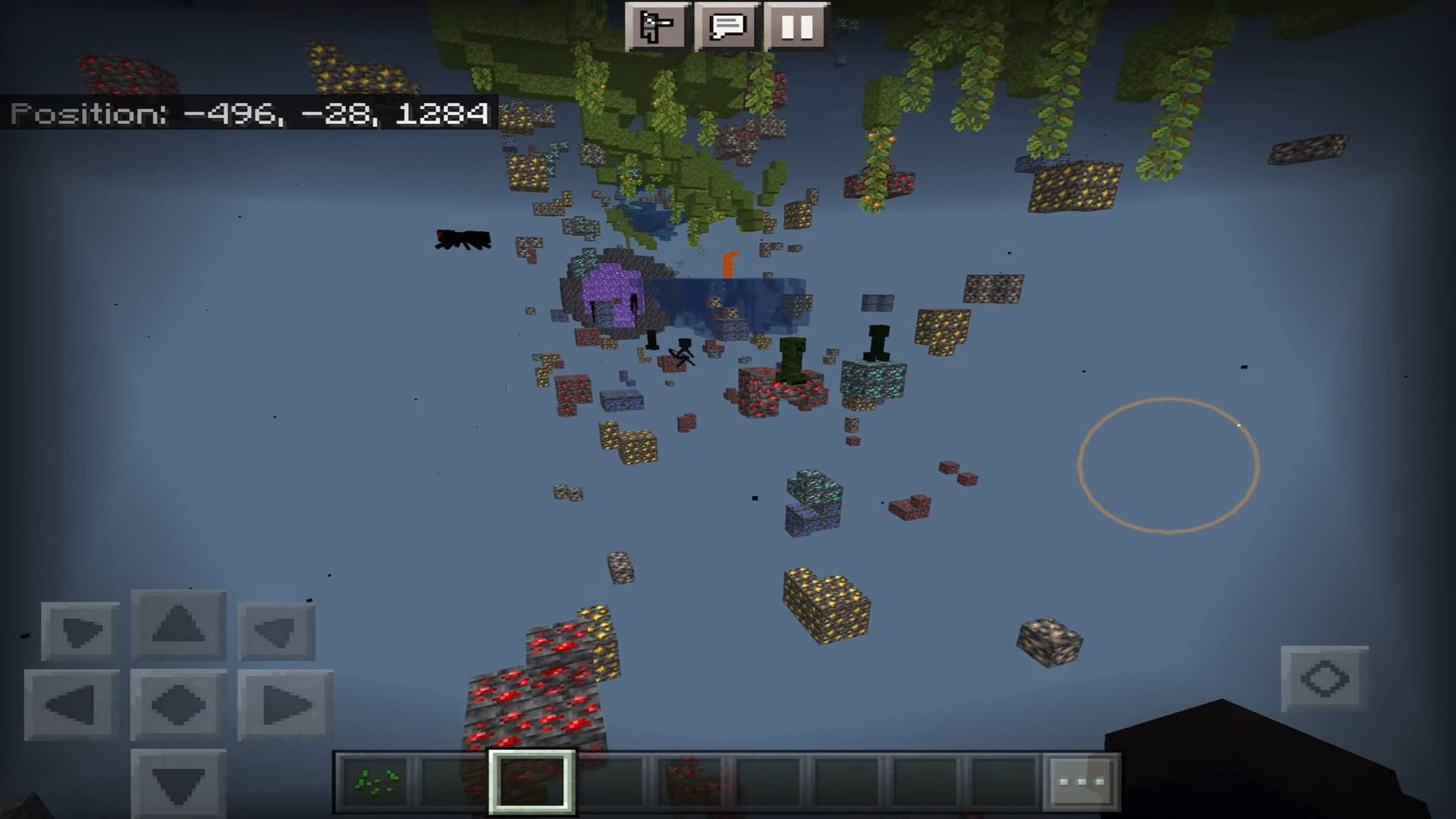Open inventory with the three-dots button
The height and width of the screenshot is (819, 1456).
point(1081,781)
